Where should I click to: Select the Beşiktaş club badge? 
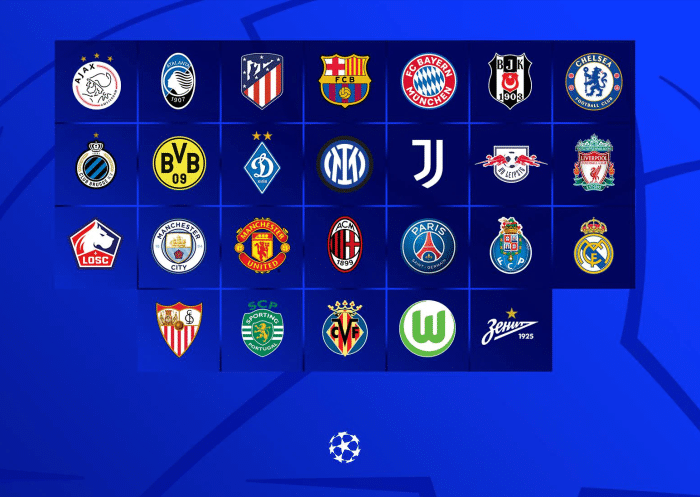coord(510,82)
